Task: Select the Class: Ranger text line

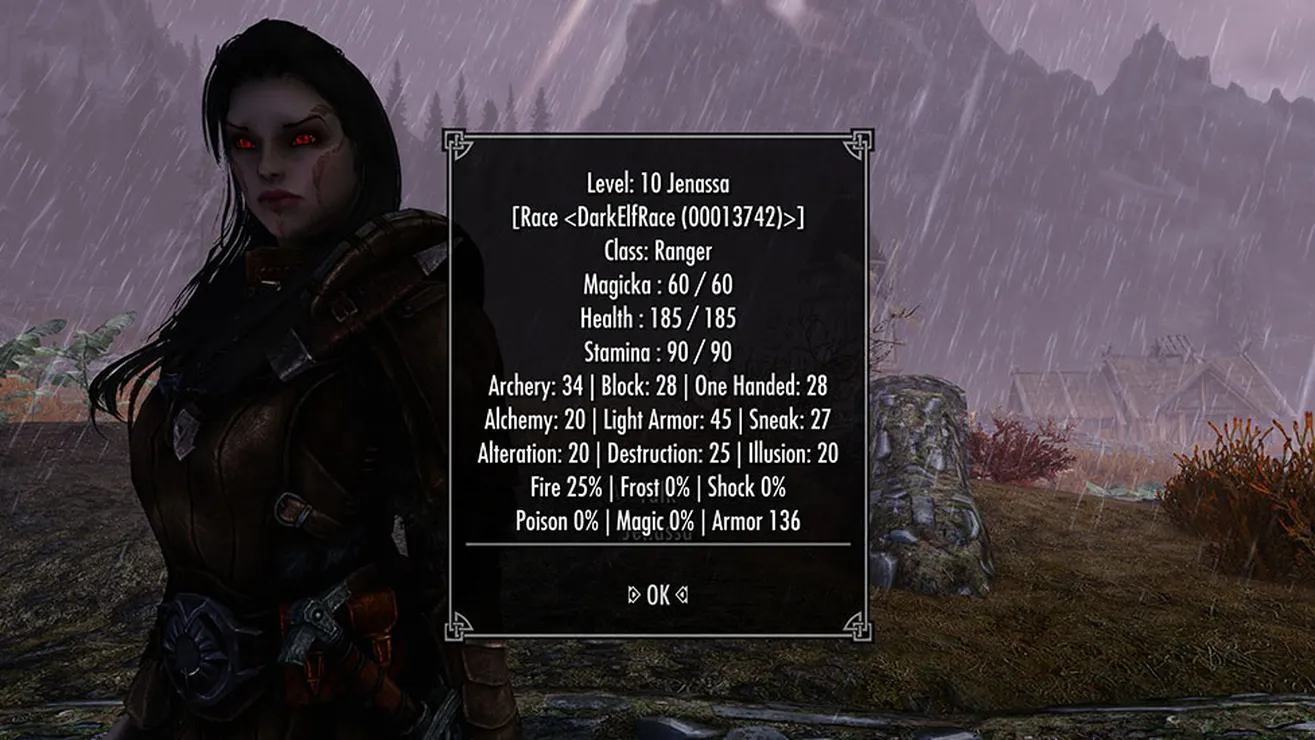Action: pos(657,251)
